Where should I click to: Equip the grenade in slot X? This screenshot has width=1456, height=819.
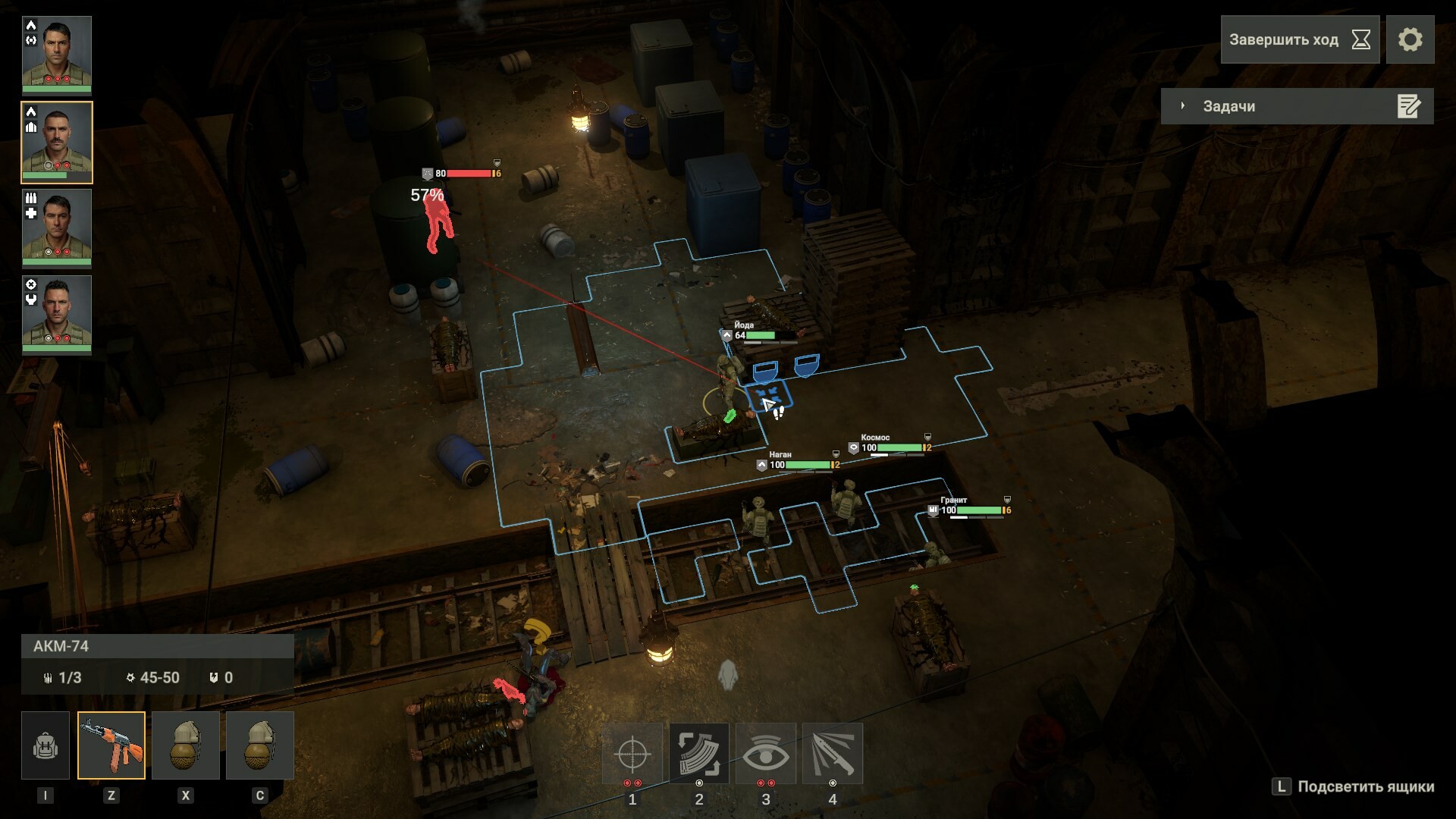click(186, 745)
